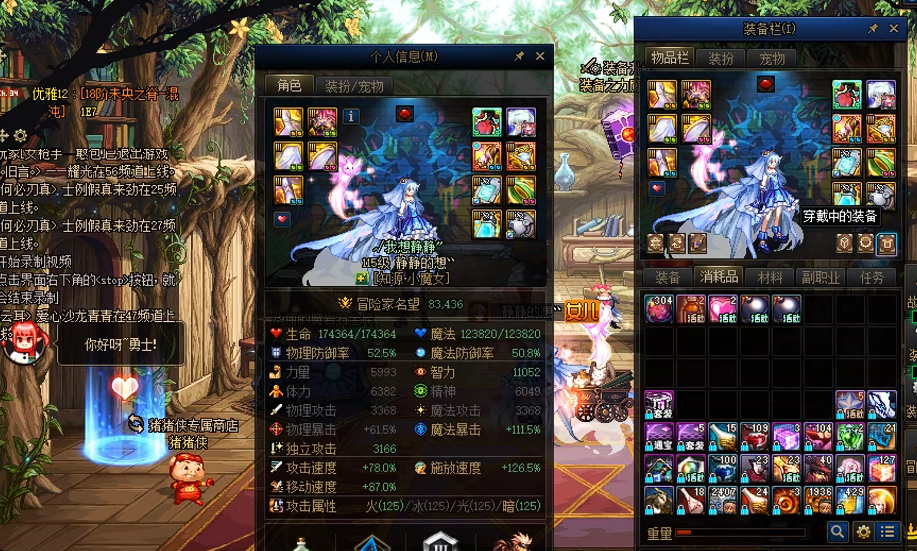917x551 pixels.
Task: Select the 物品栏 tab in the equipment window
Action: click(669, 59)
